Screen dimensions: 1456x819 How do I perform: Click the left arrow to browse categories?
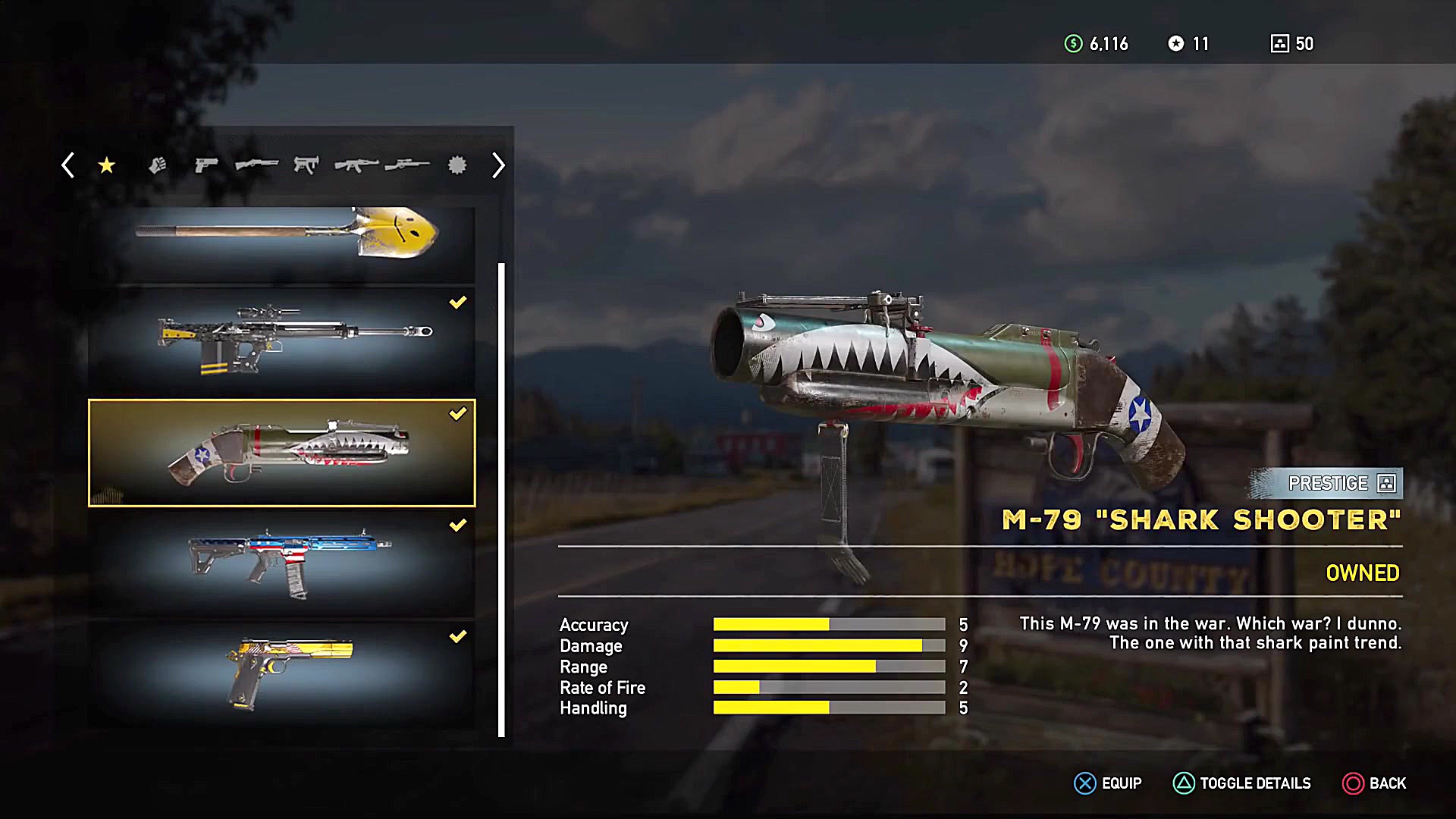68,165
